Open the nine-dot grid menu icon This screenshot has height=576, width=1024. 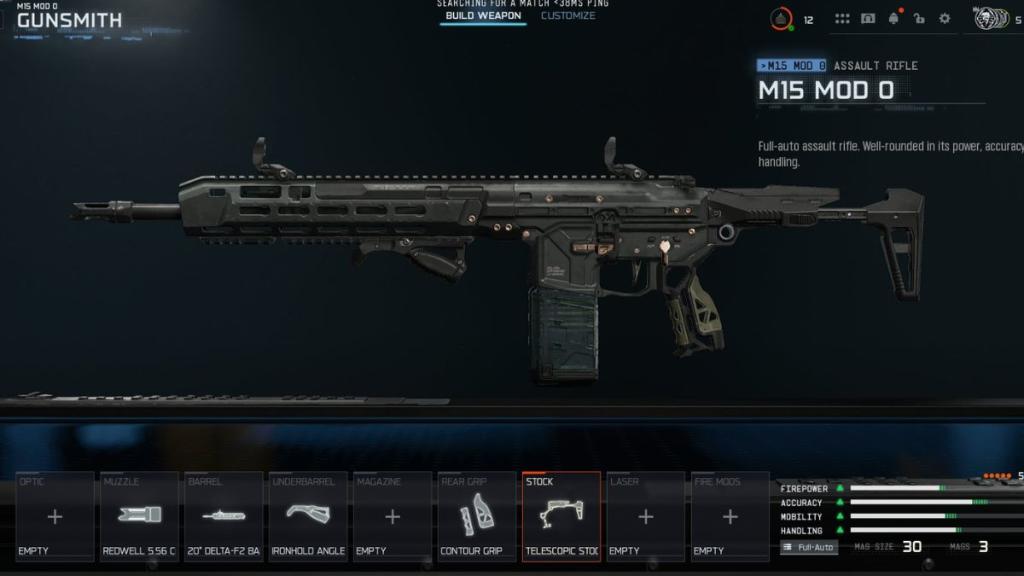coord(842,19)
